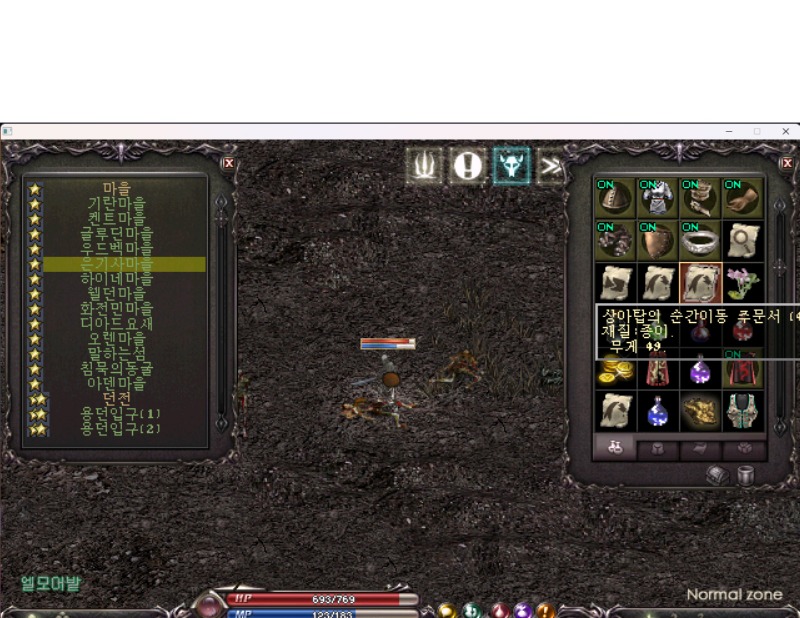The image size is (800, 618).
Task: Select the pink flower item slot
Action: click(743, 283)
